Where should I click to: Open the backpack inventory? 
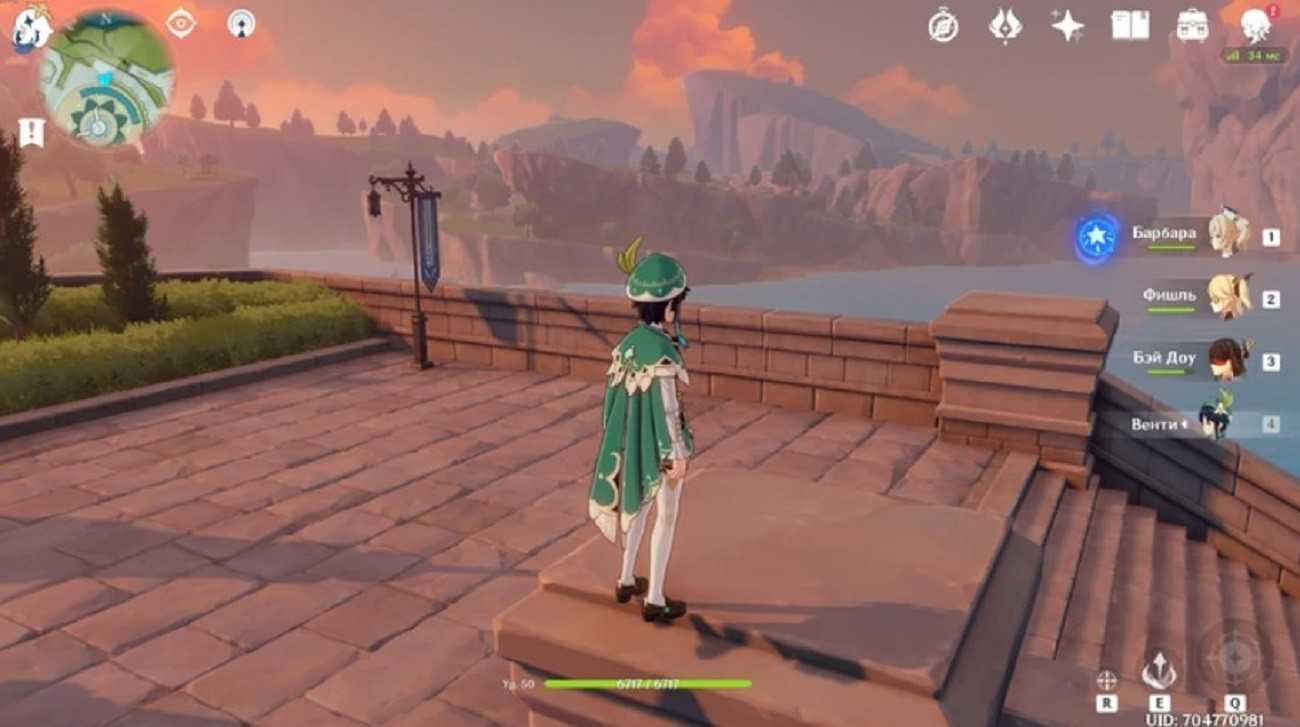[1192, 26]
